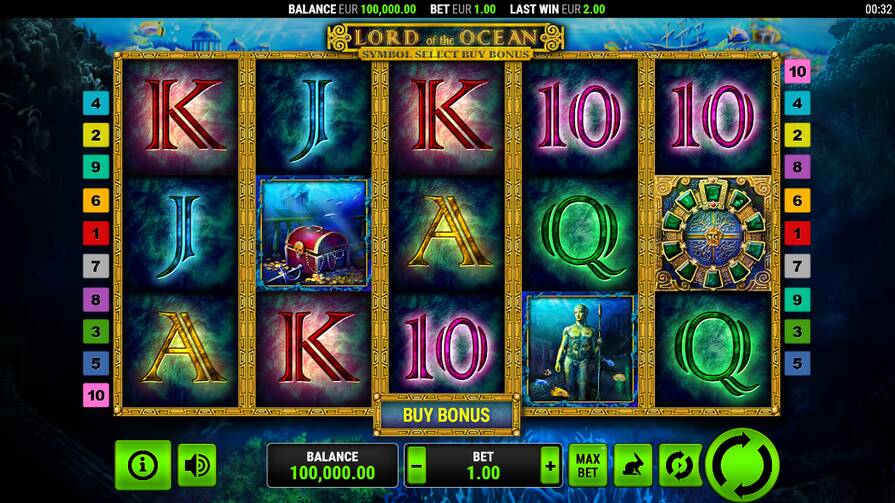Increase the bet with the plus button
The height and width of the screenshot is (503, 895).
coord(549,466)
